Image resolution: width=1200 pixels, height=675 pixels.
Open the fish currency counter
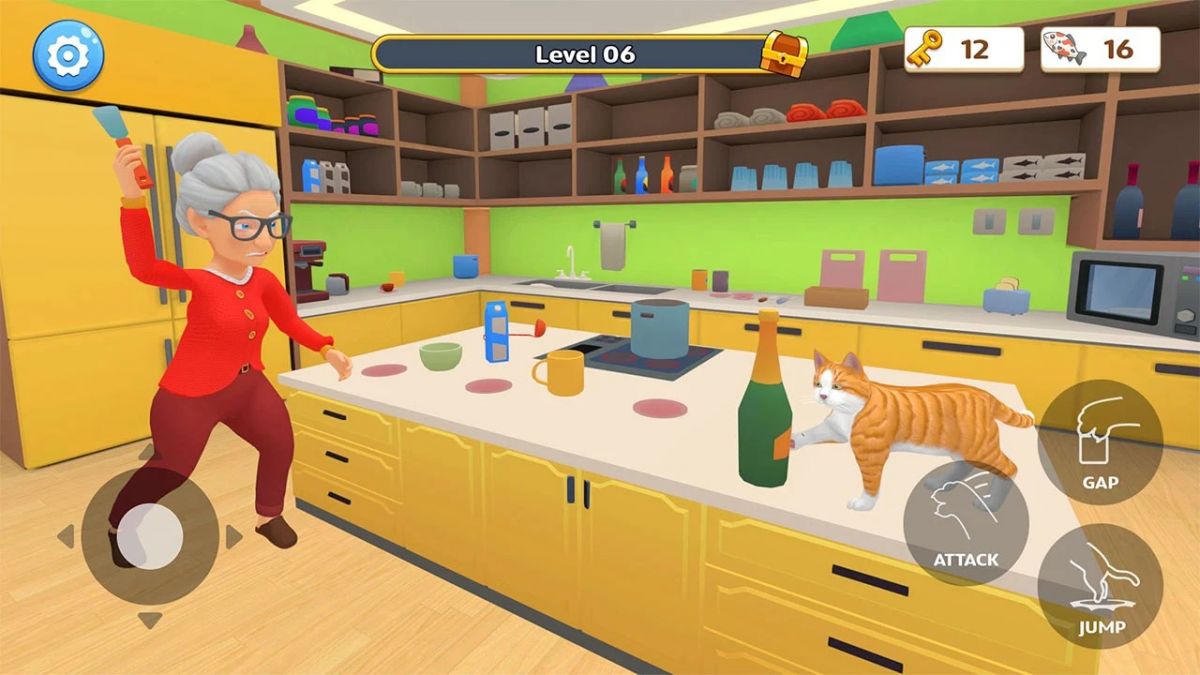[1100, 49]
